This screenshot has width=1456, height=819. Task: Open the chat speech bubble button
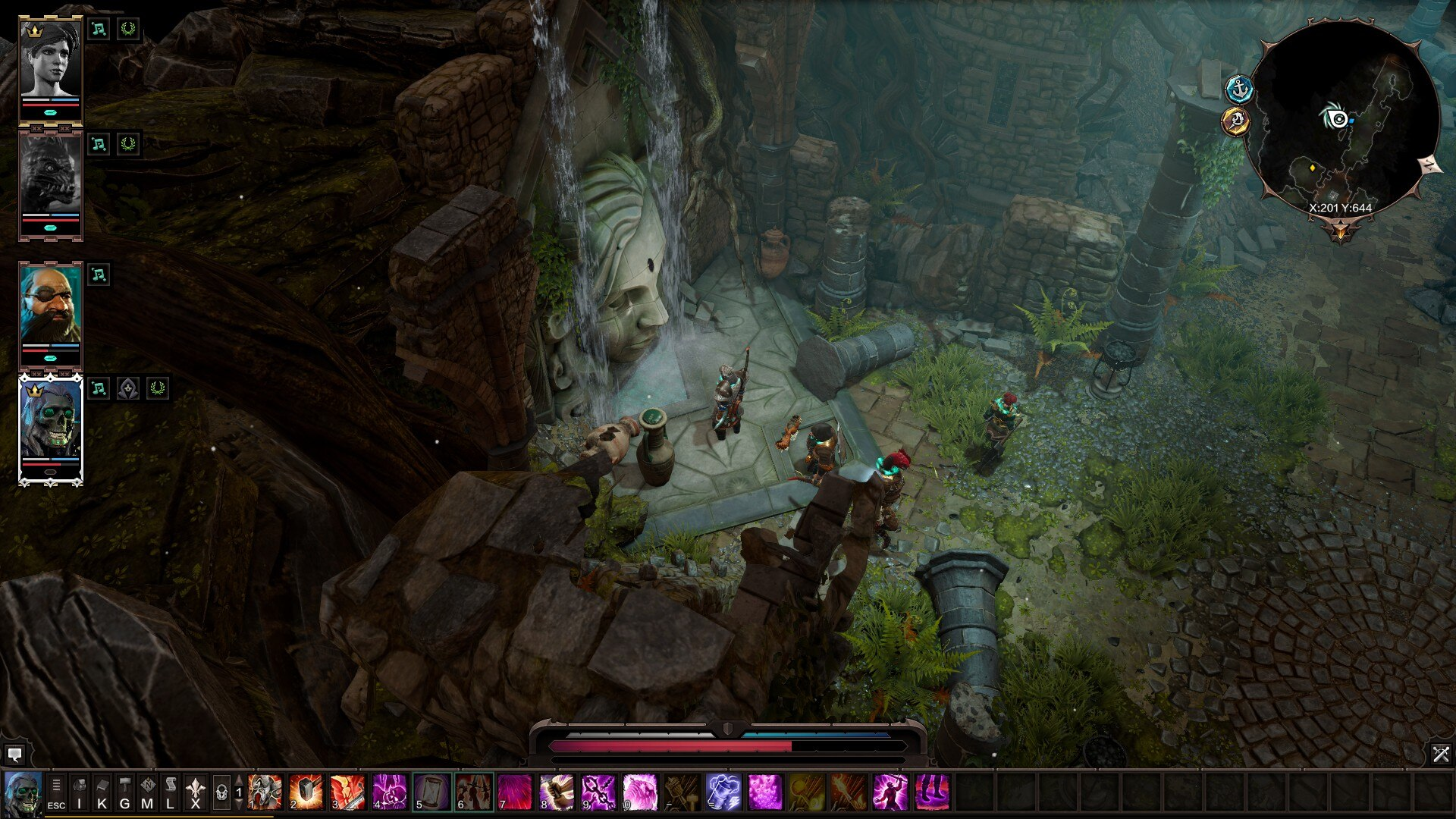(14, 755)
